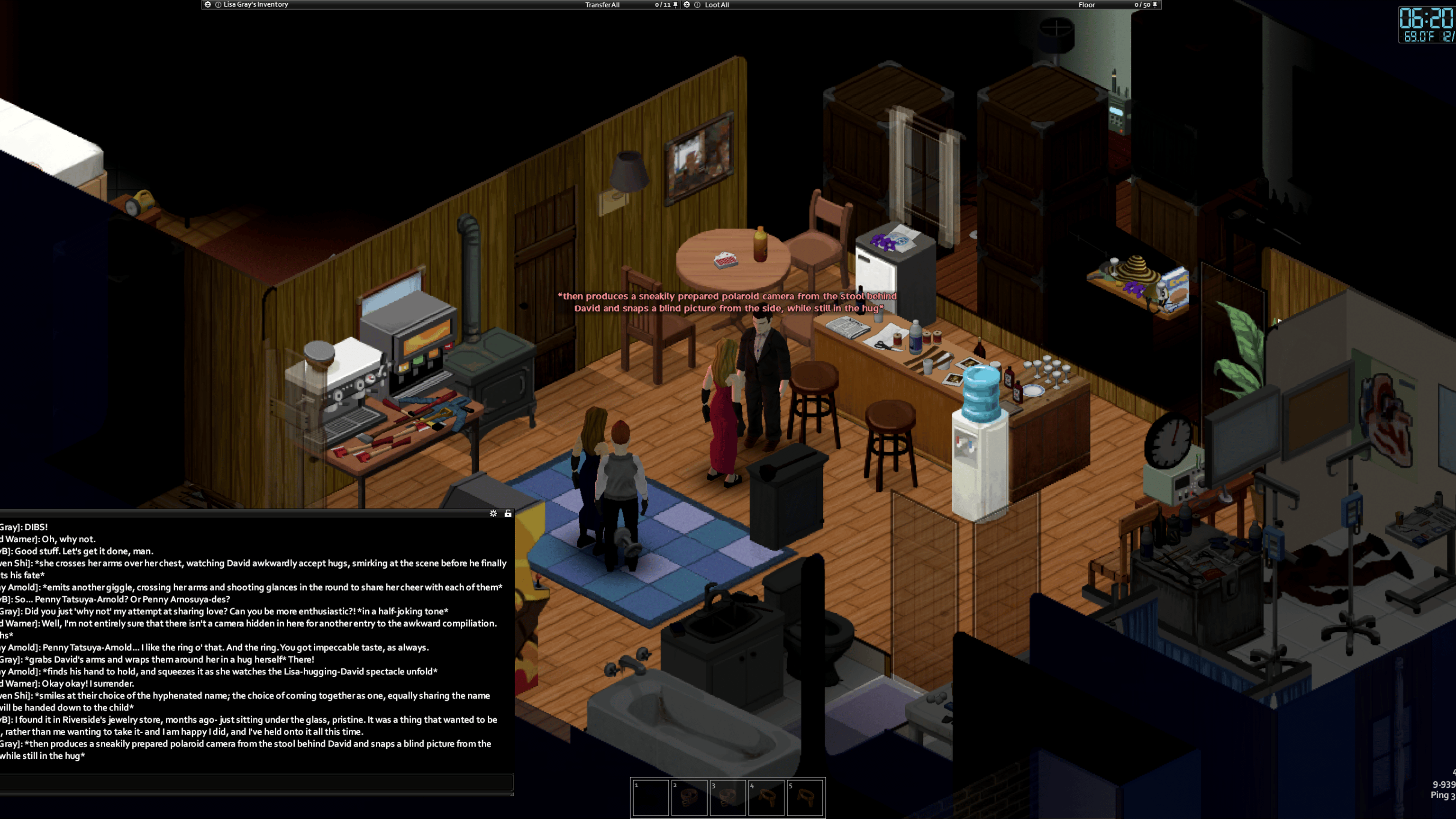
Task: Select the belt in hotbar slot 2
Action: [x=689, y=798]
